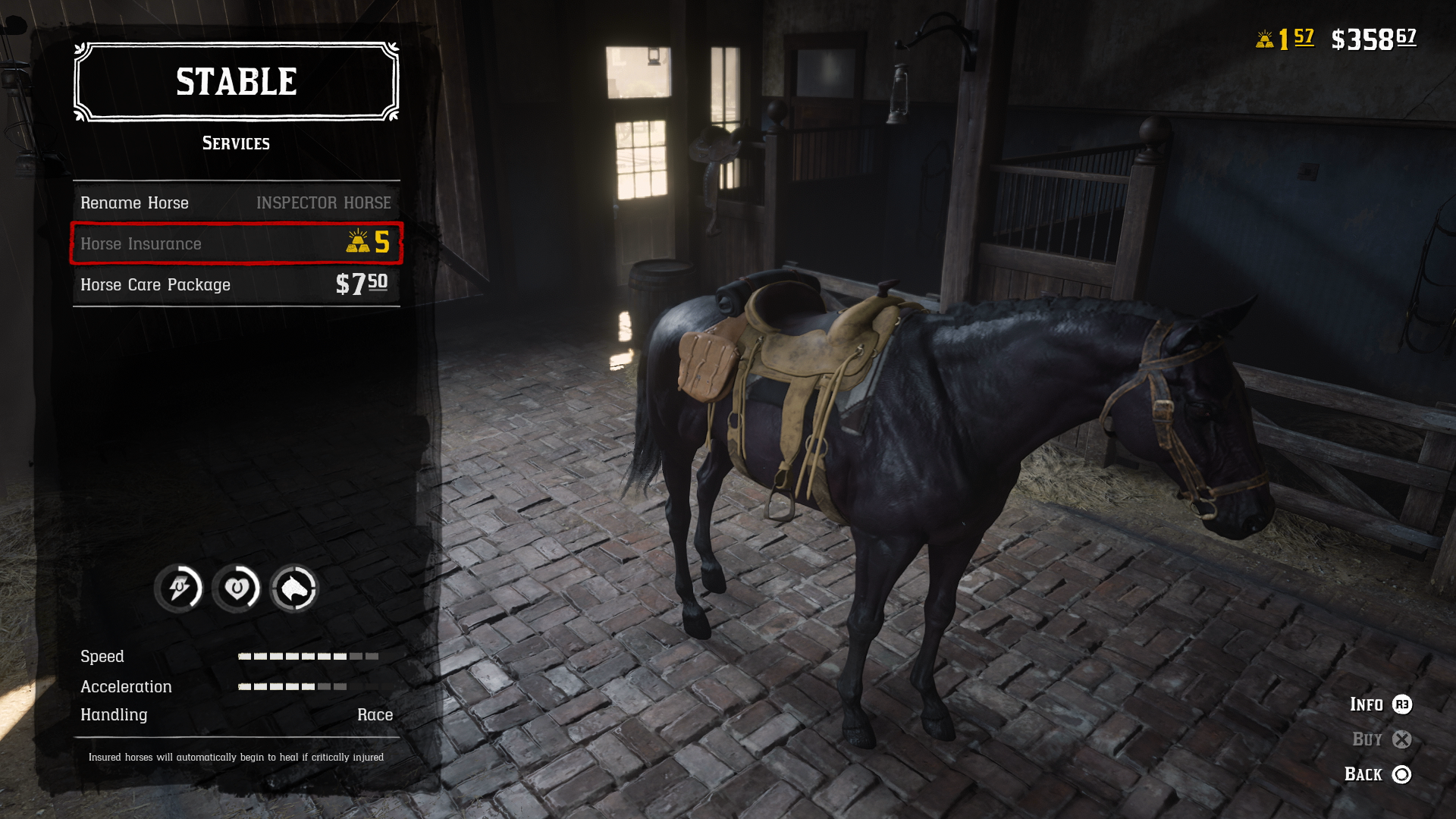Select the lightning speed stat icon

tap(181, 588)
